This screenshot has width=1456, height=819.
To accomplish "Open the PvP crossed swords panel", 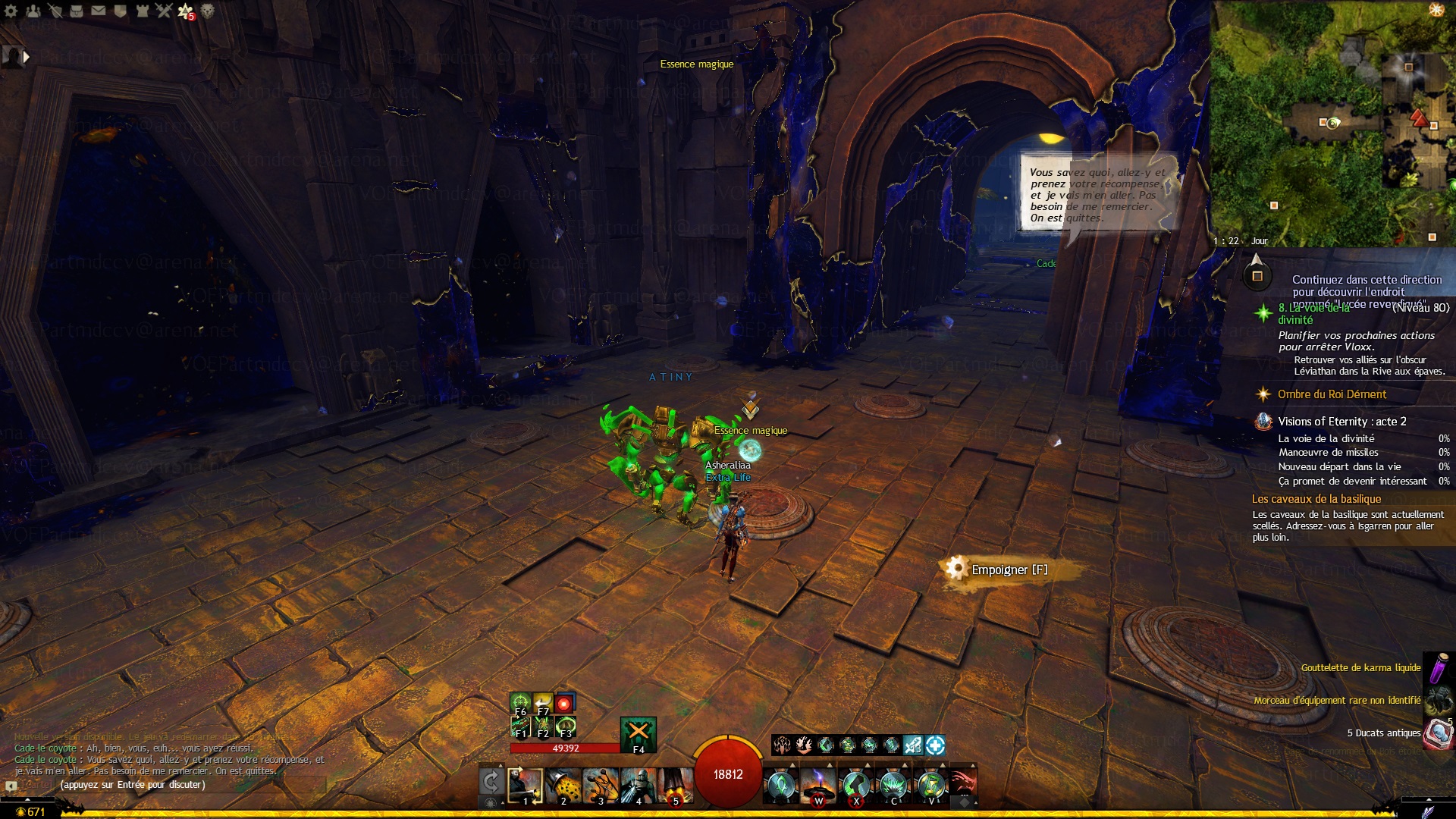I will (165, 11).
